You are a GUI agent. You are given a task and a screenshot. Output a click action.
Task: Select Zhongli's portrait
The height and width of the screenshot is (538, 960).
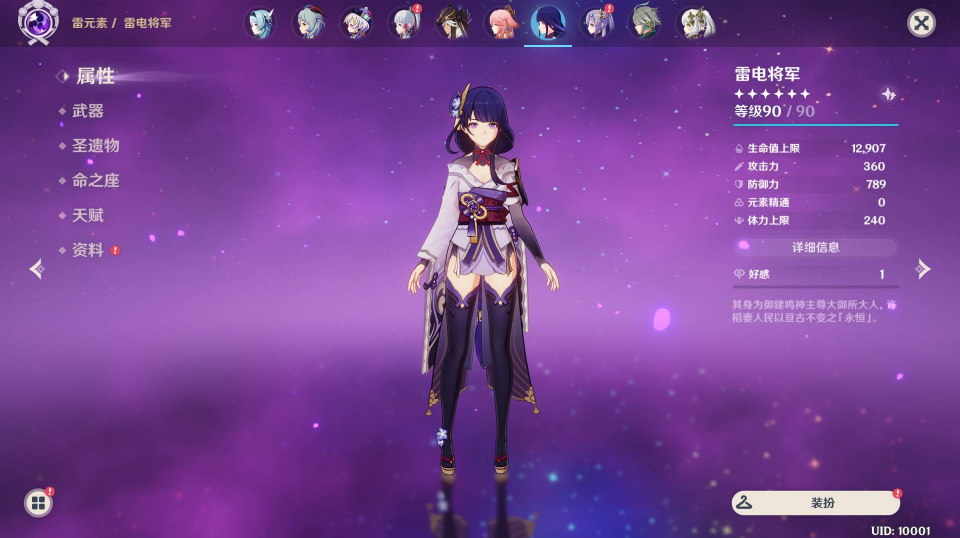pos(452,23)
